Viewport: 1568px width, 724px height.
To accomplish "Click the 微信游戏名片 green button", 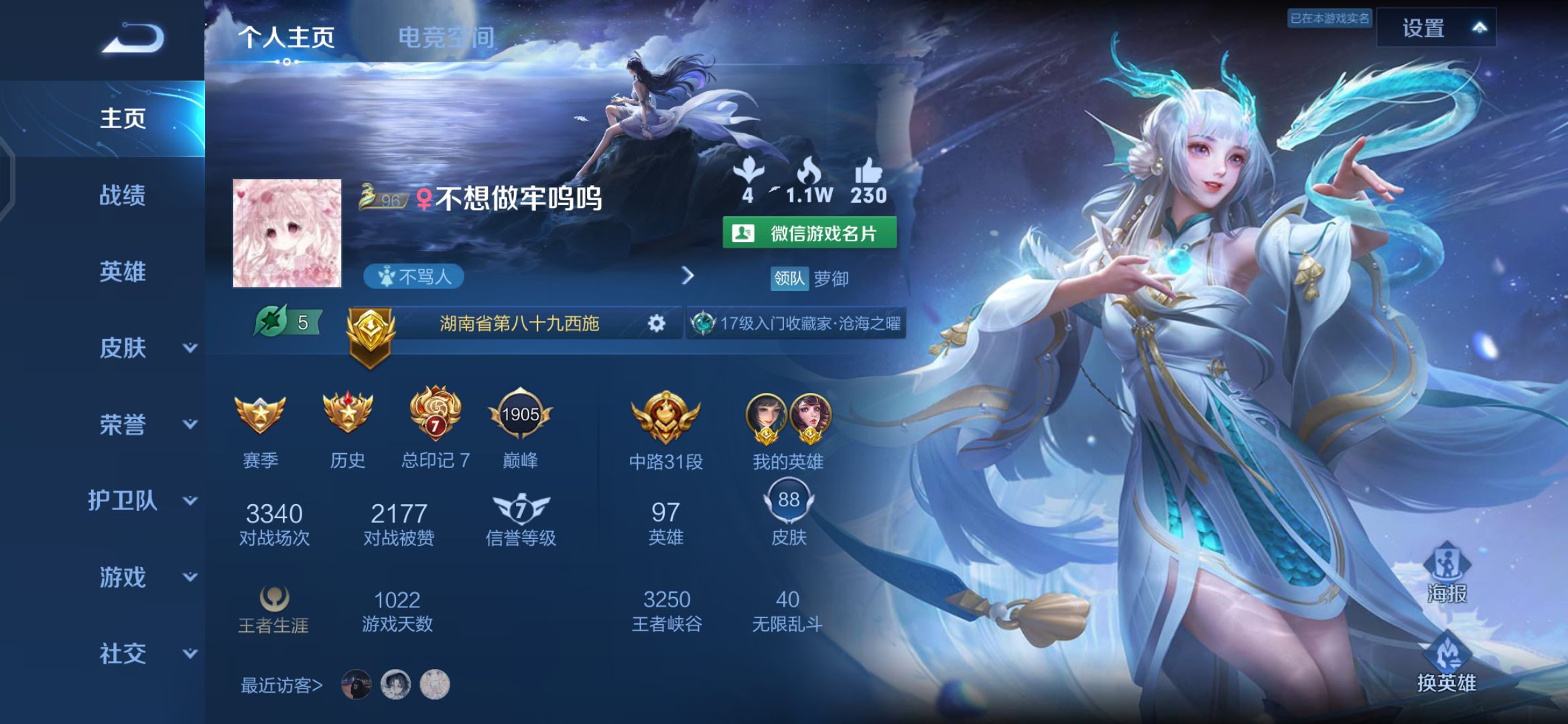I will [x=811, y=234].
